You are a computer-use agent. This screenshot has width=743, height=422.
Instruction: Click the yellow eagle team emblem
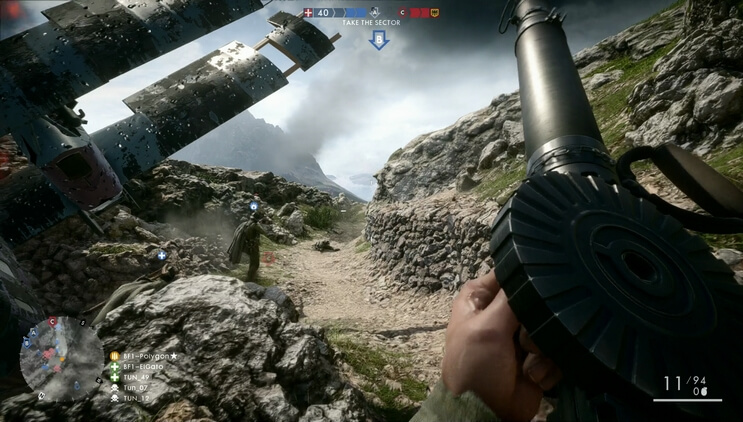click(435, 13)
